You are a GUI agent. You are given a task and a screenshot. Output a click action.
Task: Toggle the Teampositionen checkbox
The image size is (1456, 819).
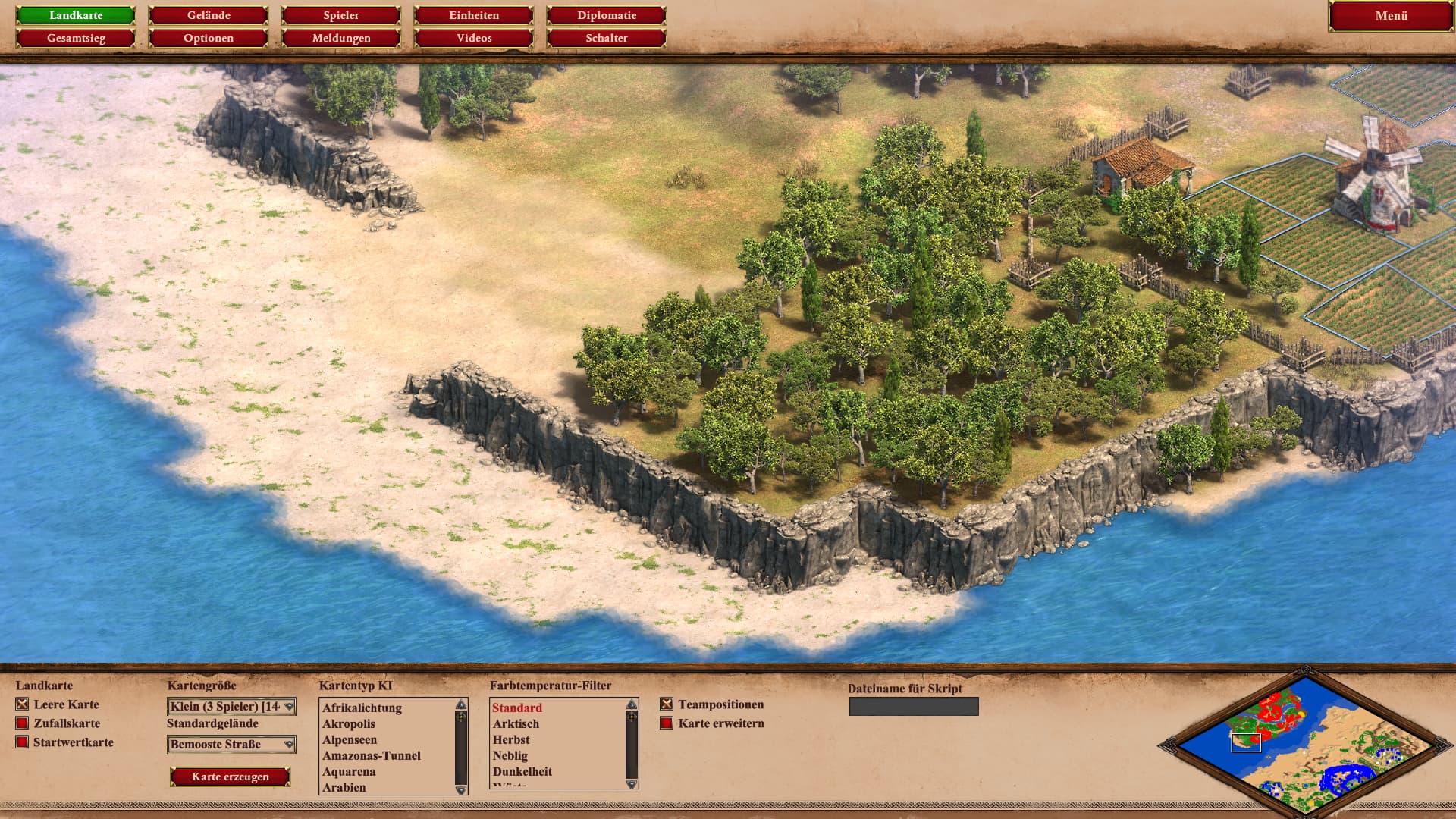point(667,704)
